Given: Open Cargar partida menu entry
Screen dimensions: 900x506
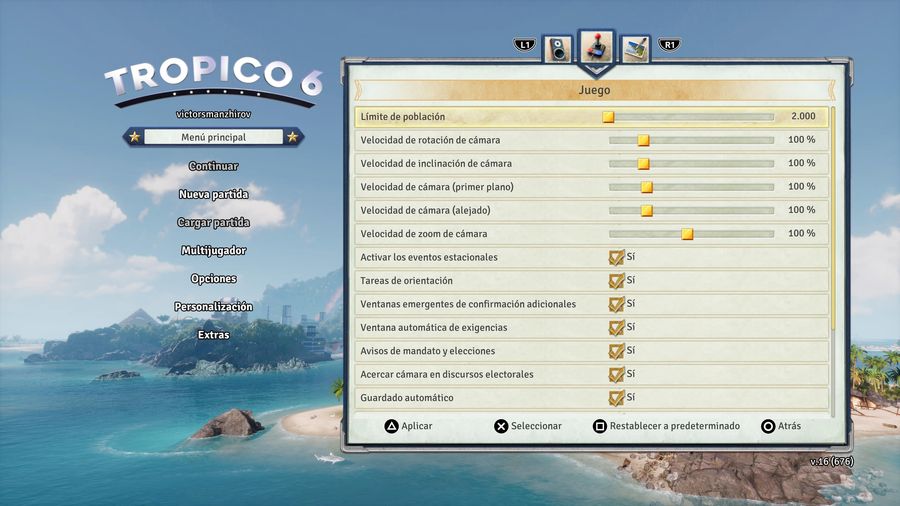Looking at the screenshot, I should (213, 222).
